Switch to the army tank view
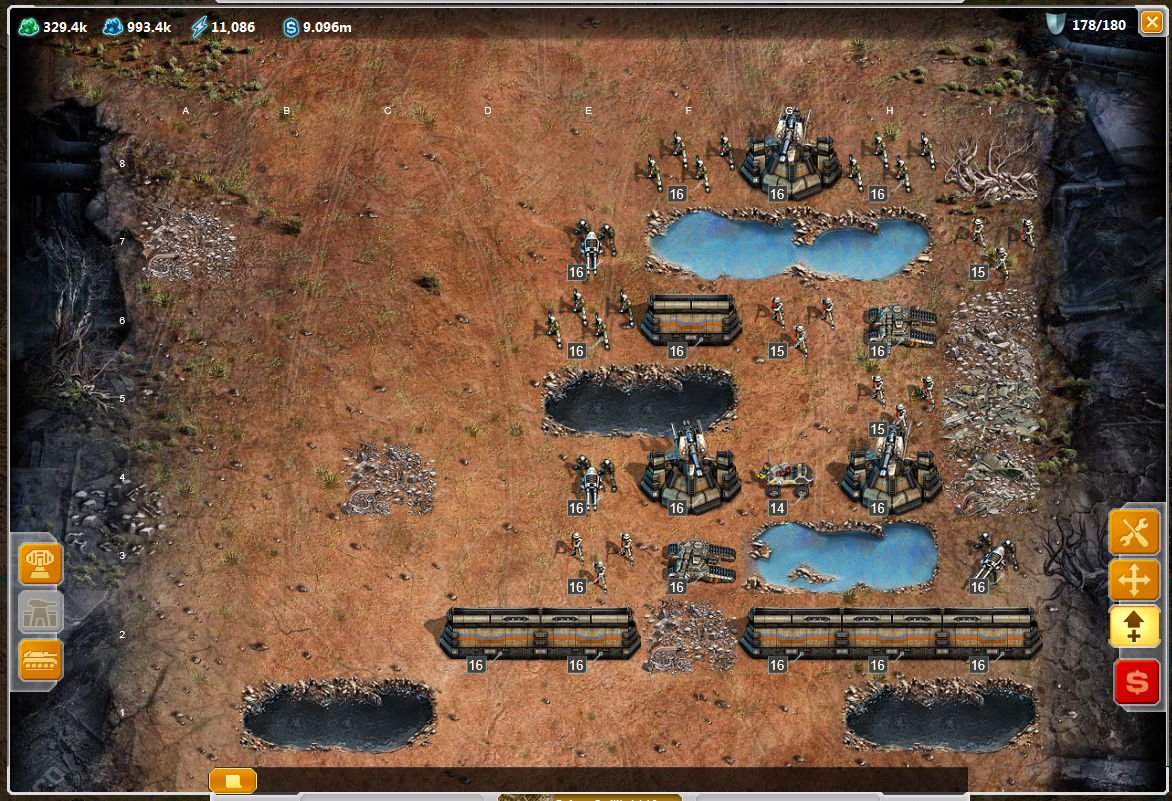The width and height of the screenshot is (1172, 801). point(41,660)
